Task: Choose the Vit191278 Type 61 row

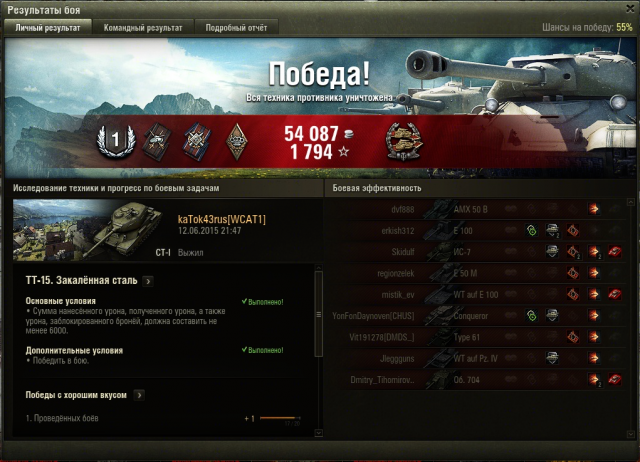Action: (480, 336)
